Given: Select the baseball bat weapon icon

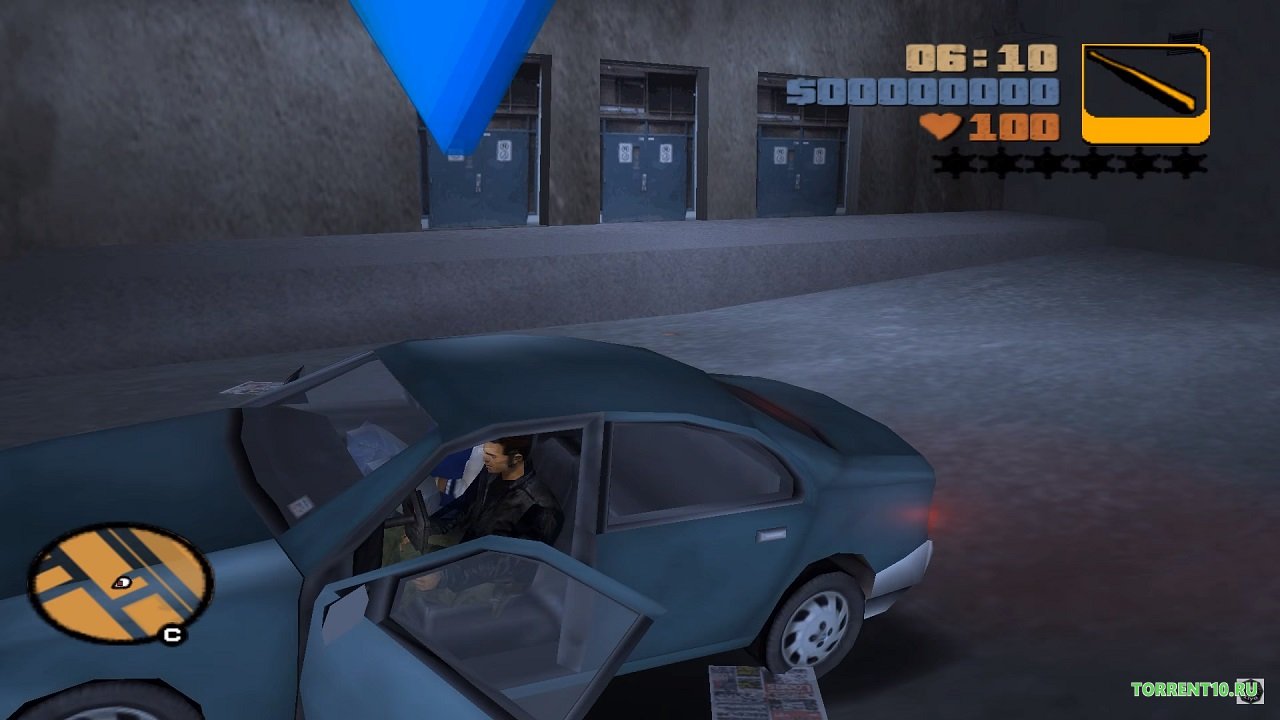Looking at the screenshot, I should (1145, 92).
